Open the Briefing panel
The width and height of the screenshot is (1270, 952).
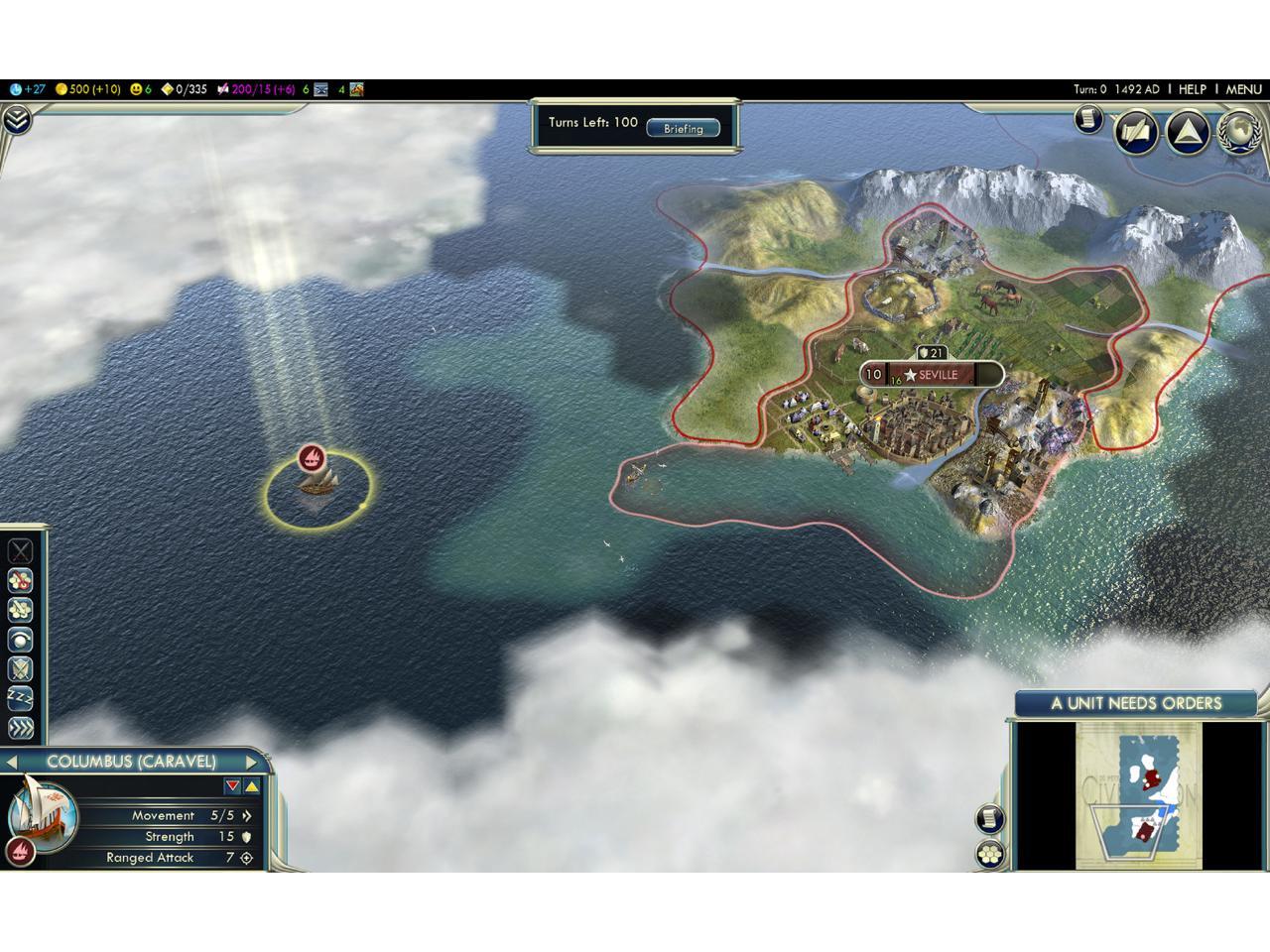683,128
